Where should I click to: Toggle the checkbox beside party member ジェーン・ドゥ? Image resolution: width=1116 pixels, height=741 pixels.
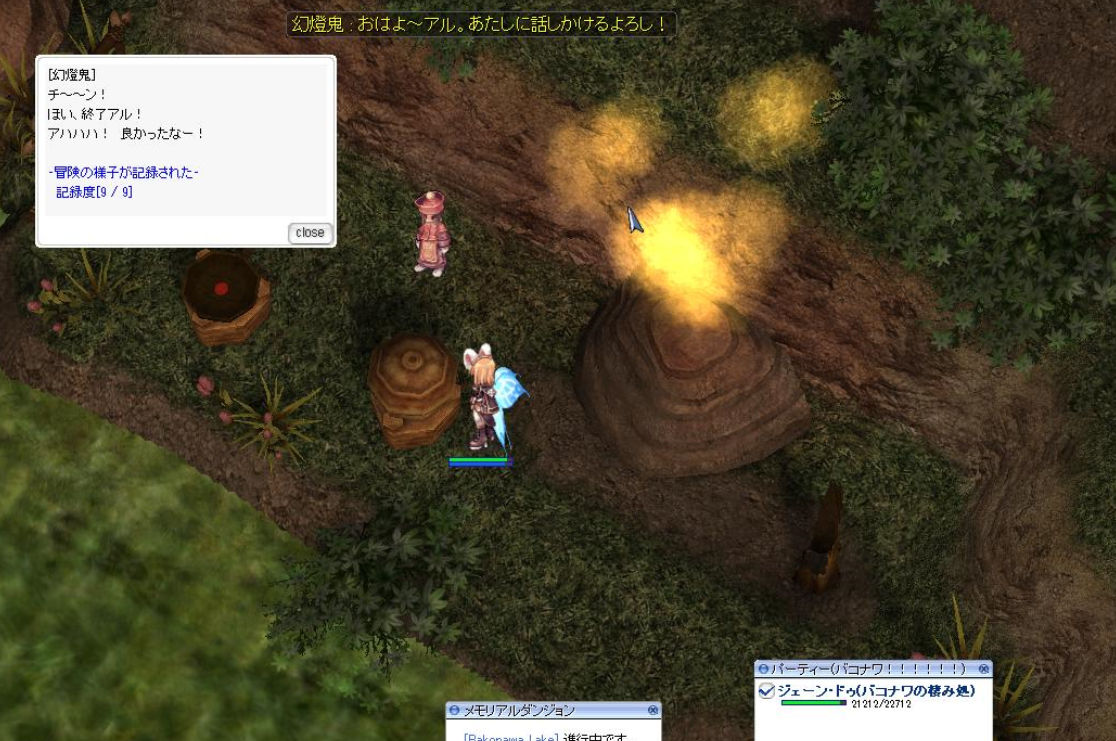point(767,690)
